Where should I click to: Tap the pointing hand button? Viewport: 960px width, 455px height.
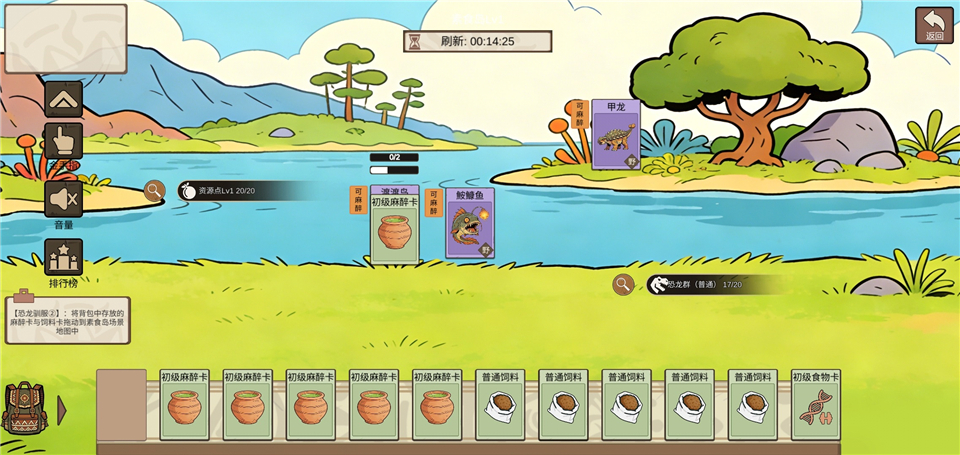coord(64,142)
